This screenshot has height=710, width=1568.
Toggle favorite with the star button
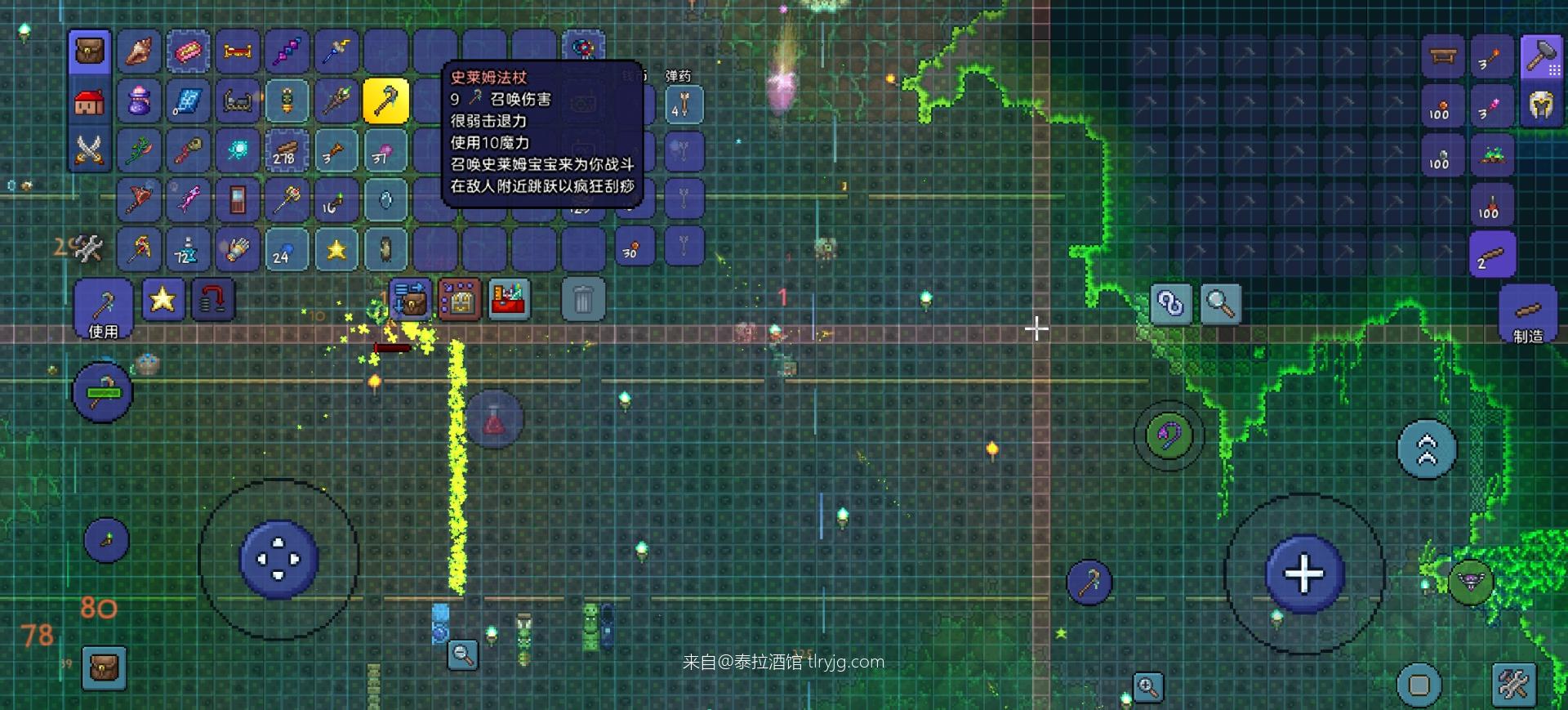pyautogui.click(x=163, y=300)
